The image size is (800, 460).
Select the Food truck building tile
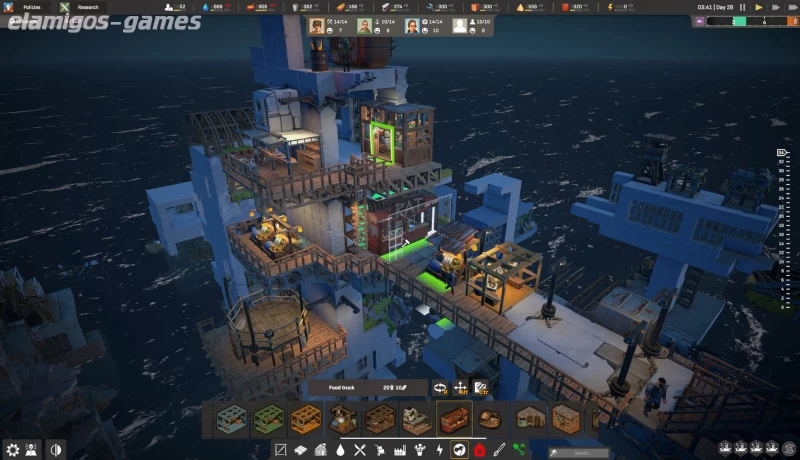pos(454,418)
